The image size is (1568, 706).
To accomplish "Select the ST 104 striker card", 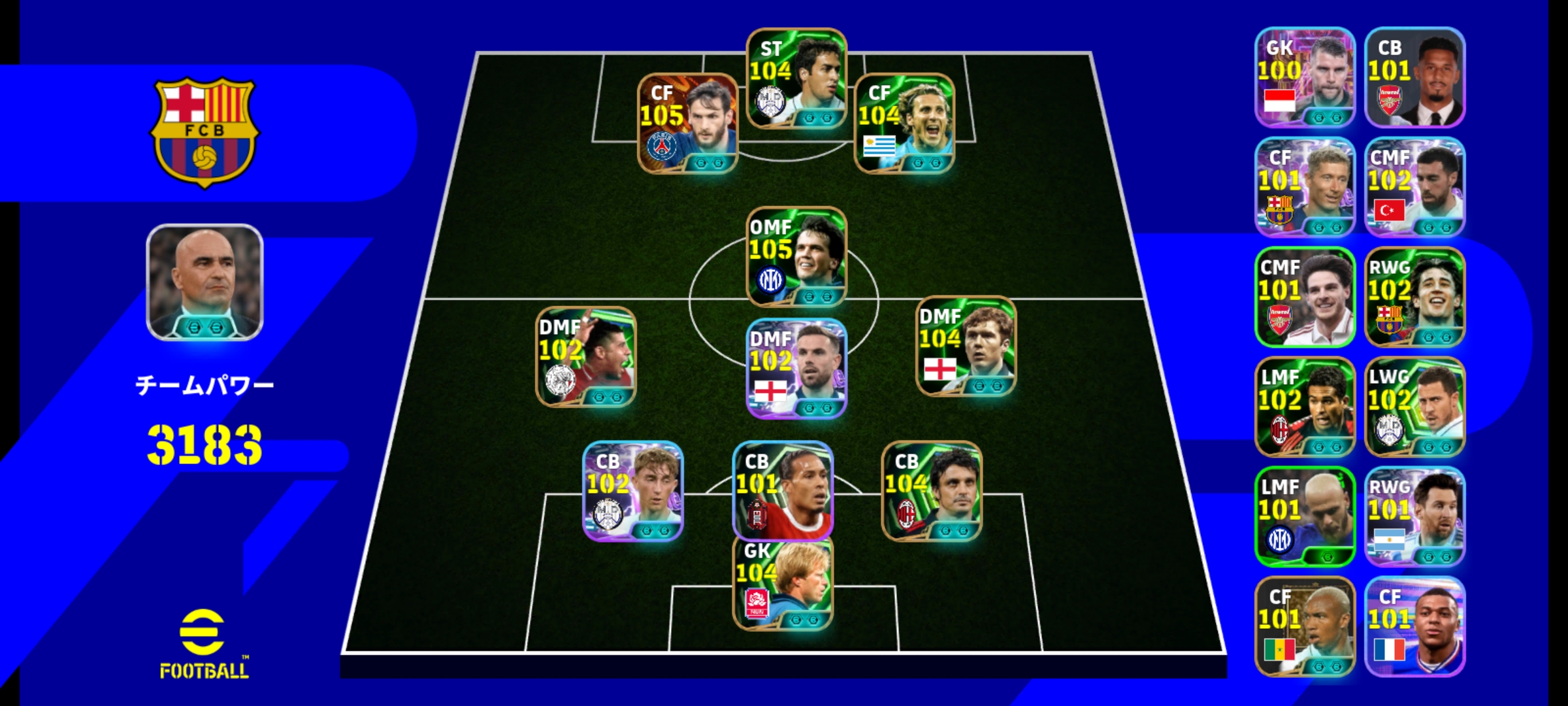I will point(796,78).
